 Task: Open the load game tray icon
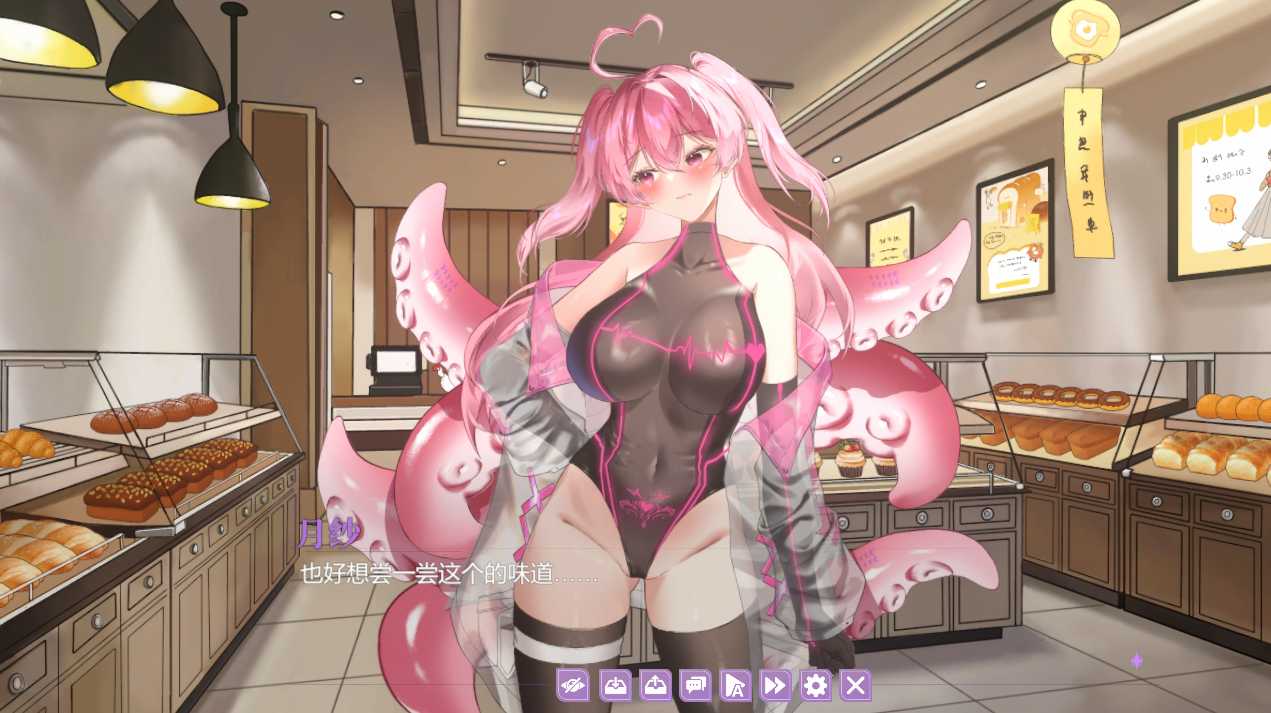tap(655, 685)
